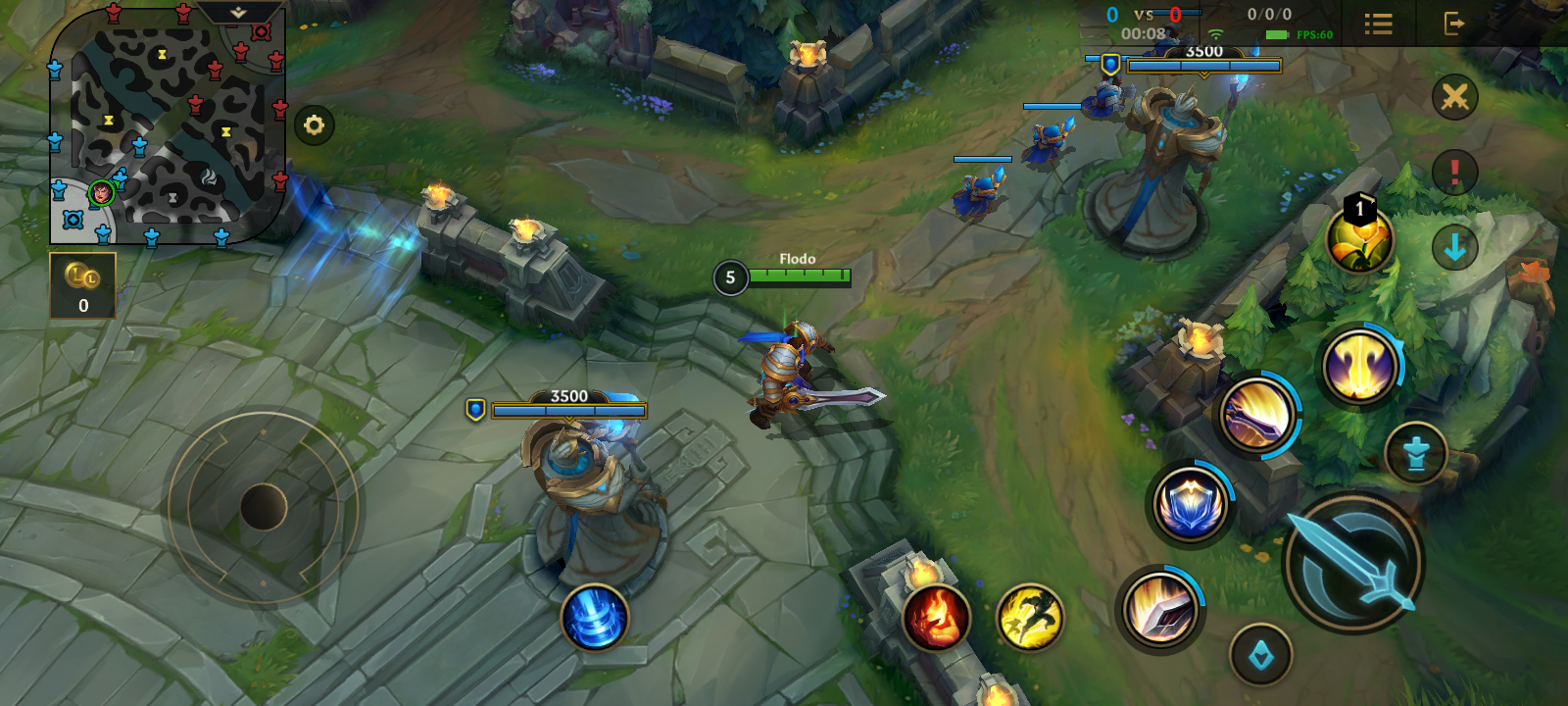Activate the Demacian Justice ultimate ability
The image size is (1568, 706).
1360,367
